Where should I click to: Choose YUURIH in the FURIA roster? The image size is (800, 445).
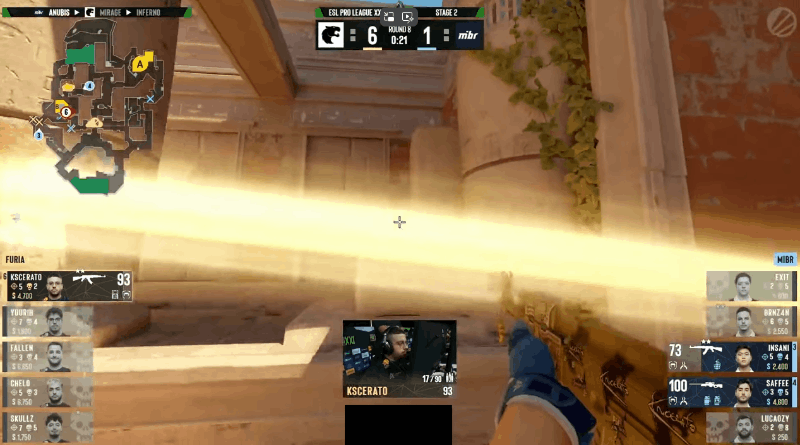click(x=48, y=321)
